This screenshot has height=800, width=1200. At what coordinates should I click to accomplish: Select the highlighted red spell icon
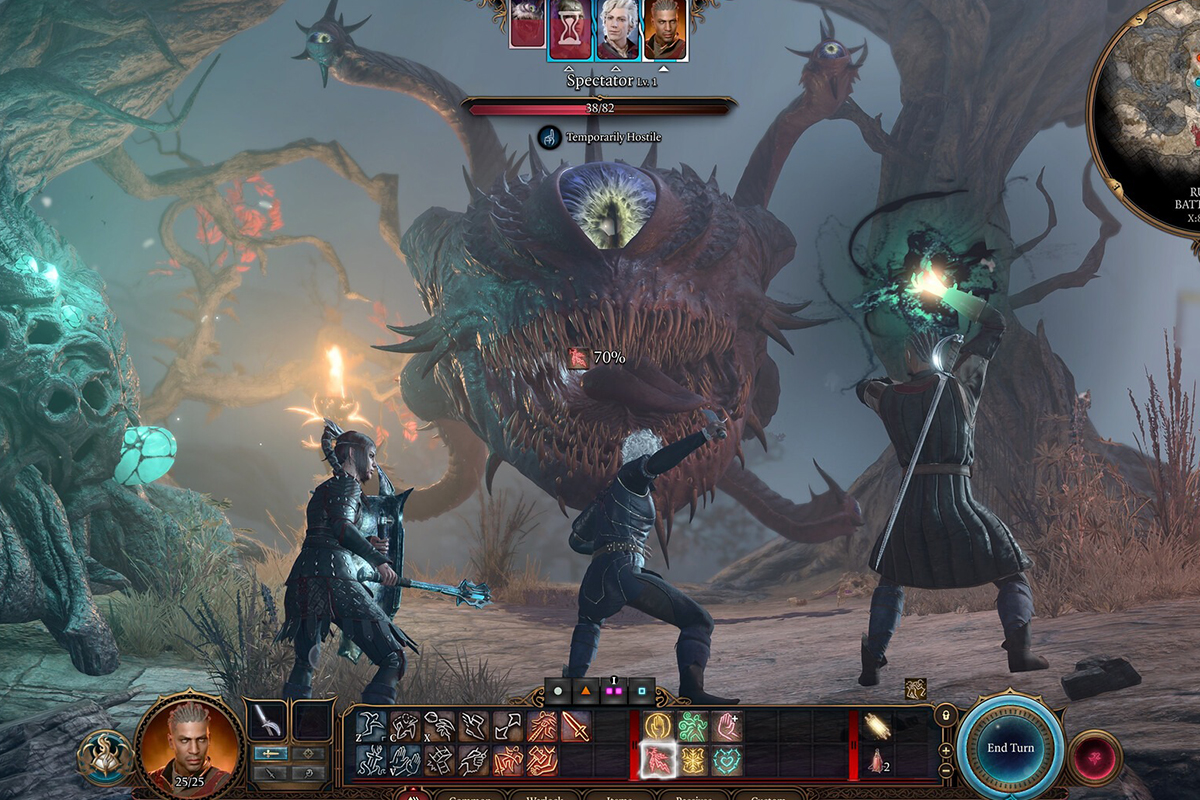(656, 761)
